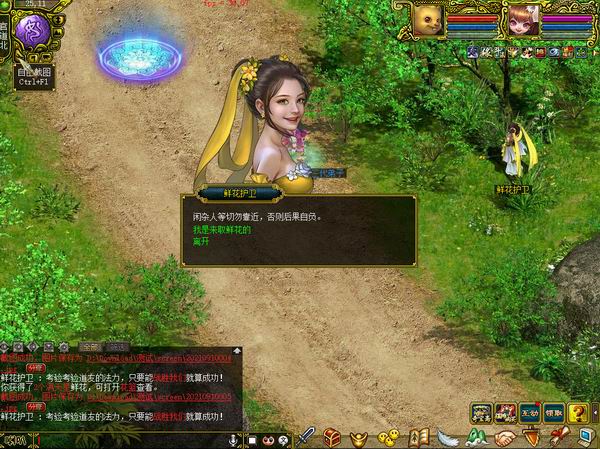Click the gold ingot icon
This screenshot has width=600, height=449.
359,437
